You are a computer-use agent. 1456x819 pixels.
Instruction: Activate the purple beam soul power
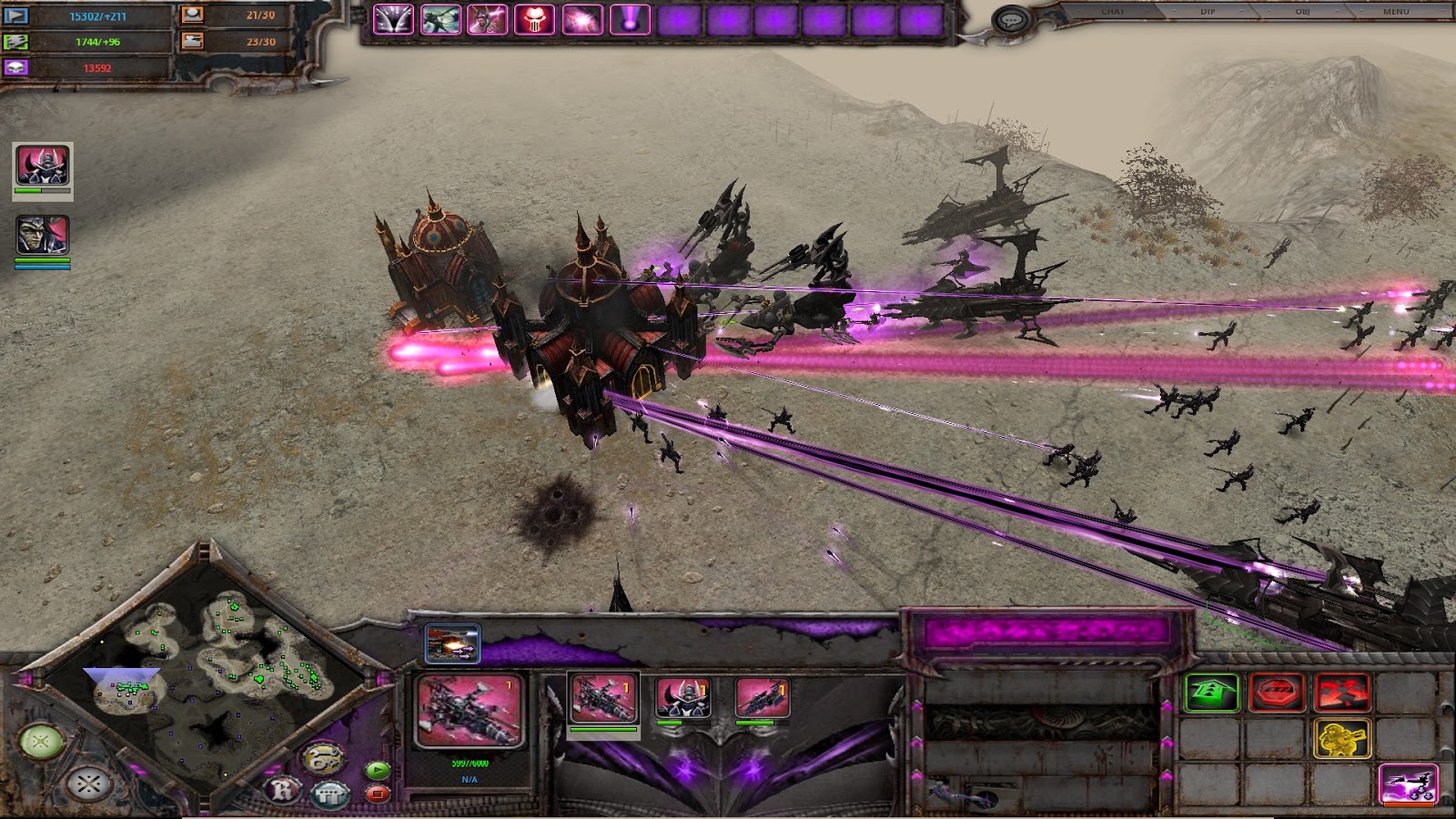click(x=629, y=19)
